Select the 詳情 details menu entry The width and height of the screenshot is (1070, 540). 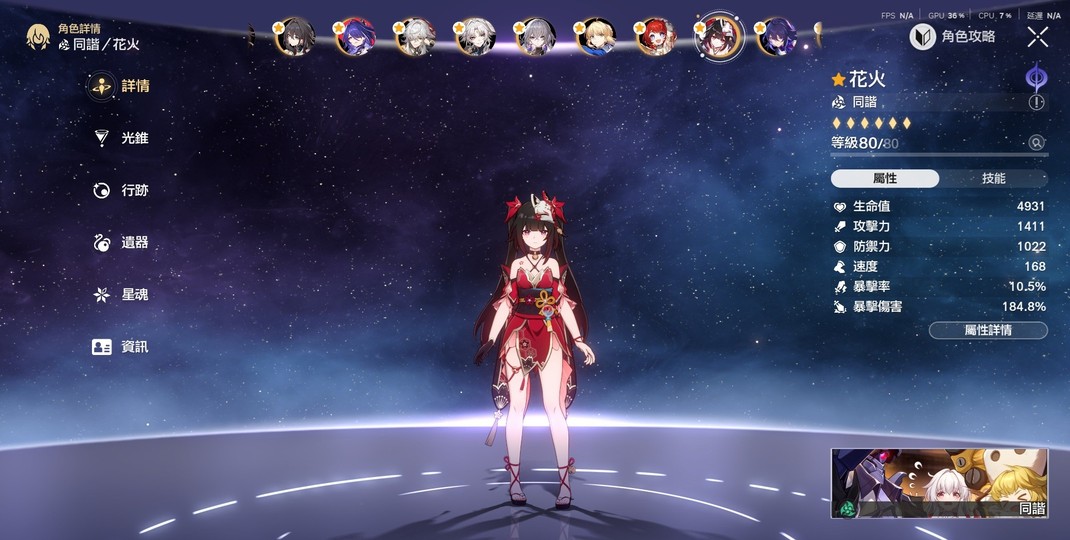click(x=121, y=86)
